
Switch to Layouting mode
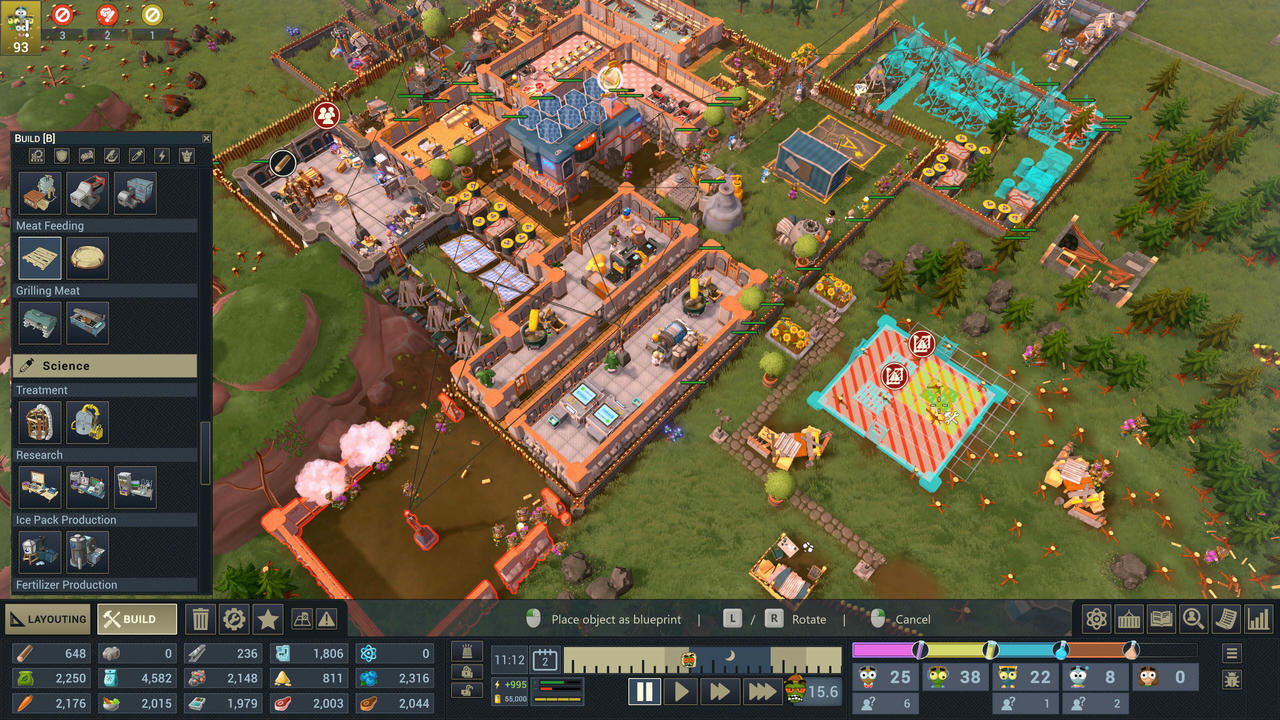48,619
